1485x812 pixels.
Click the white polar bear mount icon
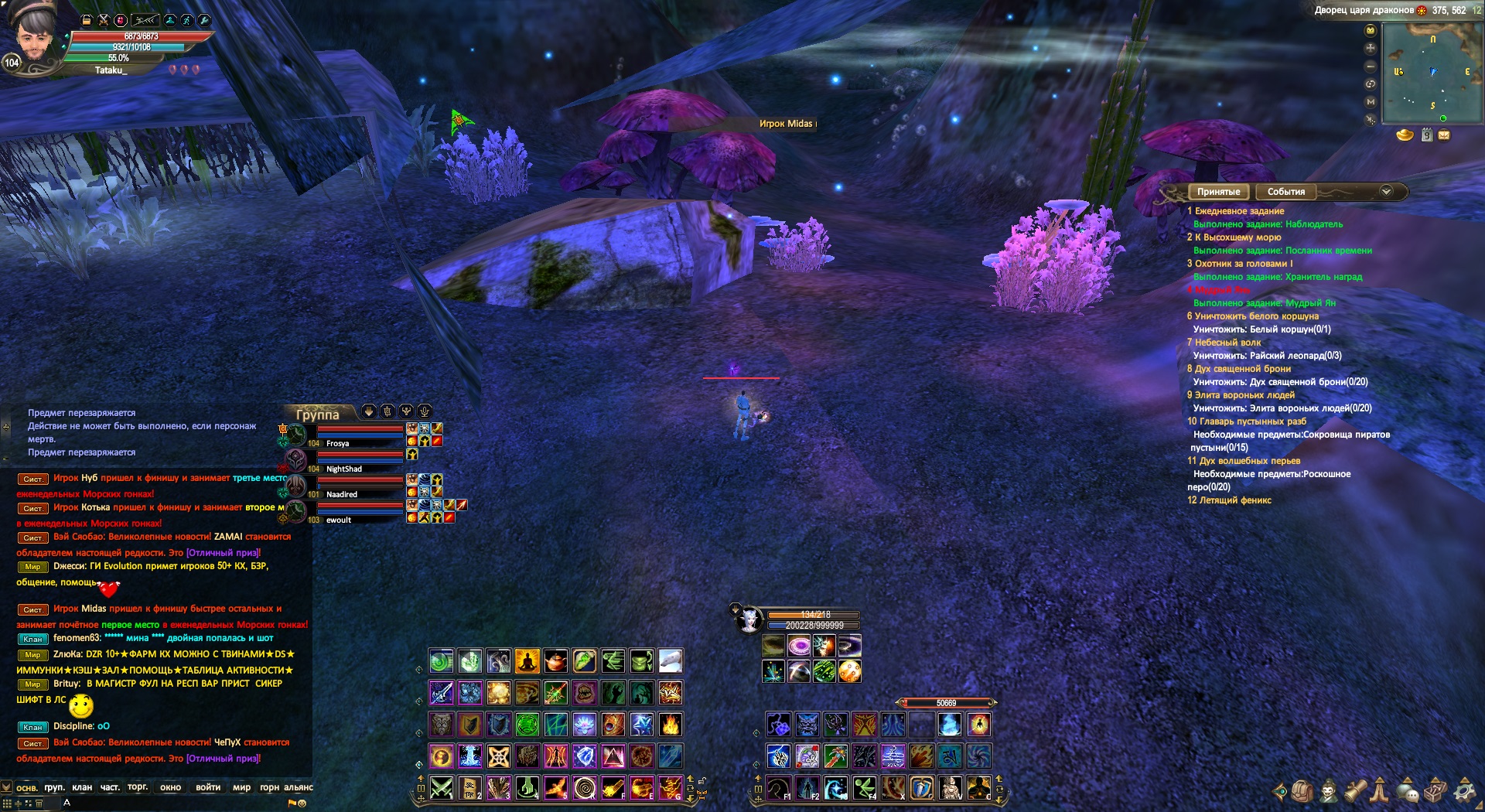click(670, 661)
